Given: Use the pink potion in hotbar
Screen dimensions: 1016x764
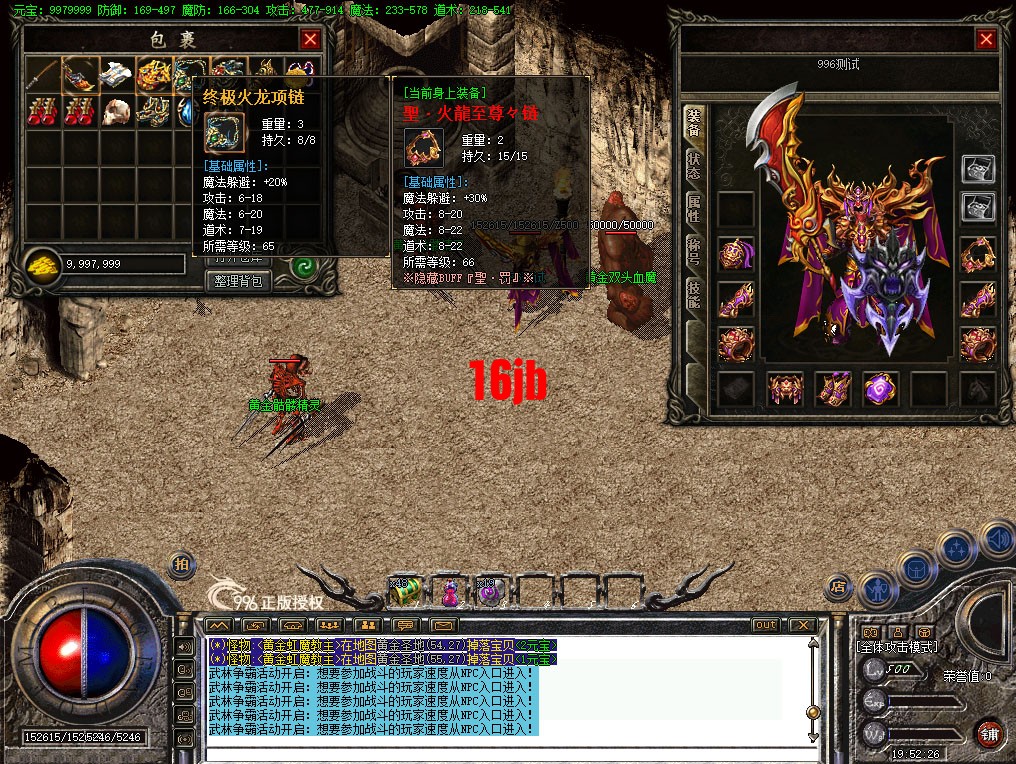Looking at the screenshot, I should (x=449, y=593).
